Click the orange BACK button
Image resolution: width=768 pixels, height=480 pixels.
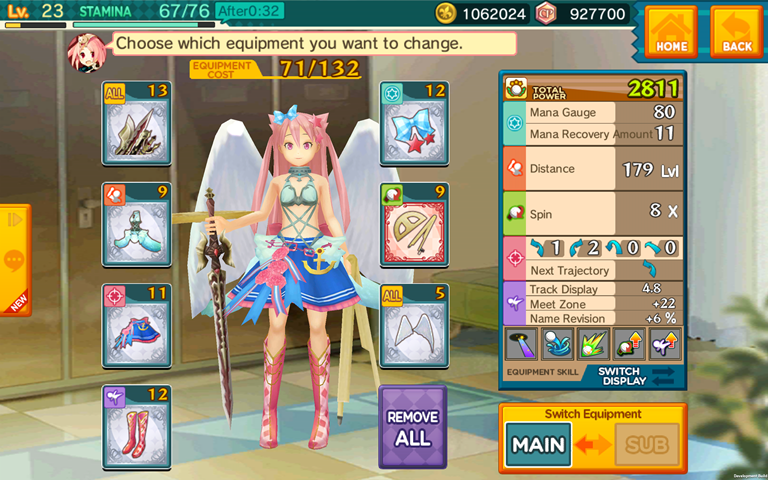pos(736,32)
